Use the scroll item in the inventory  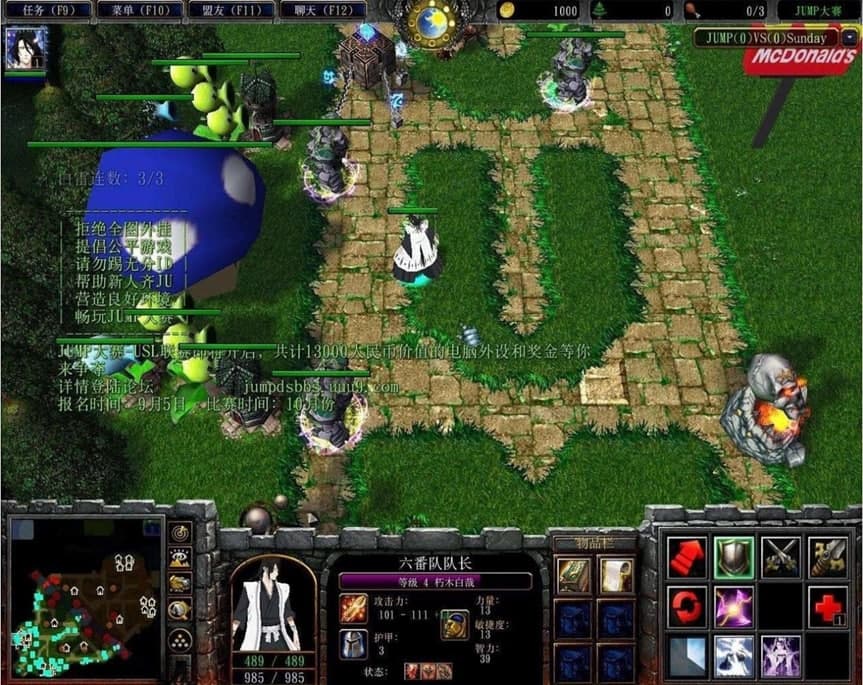(x=615, y=575)
